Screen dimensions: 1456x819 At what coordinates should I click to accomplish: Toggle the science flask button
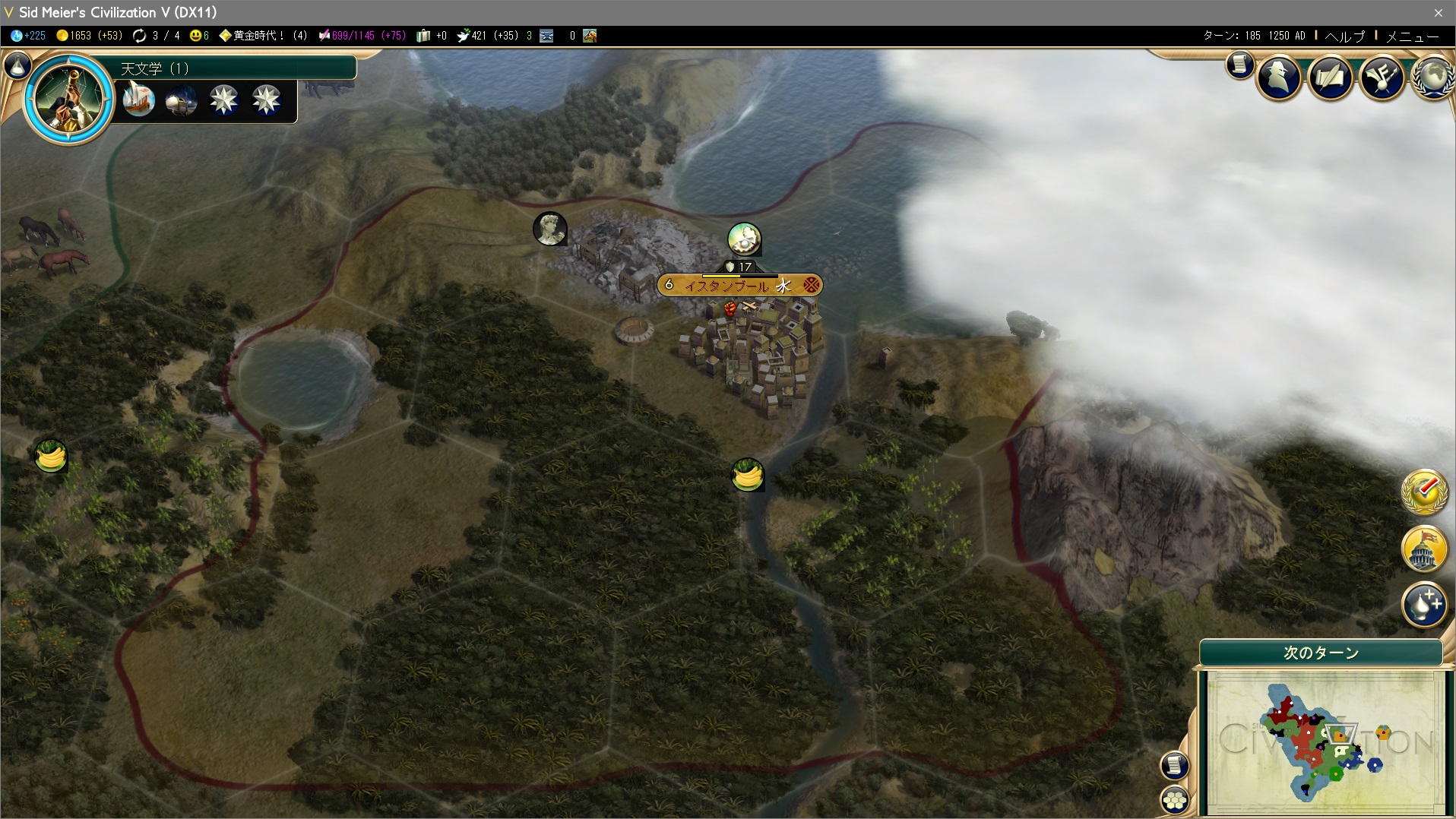[17, 67]
